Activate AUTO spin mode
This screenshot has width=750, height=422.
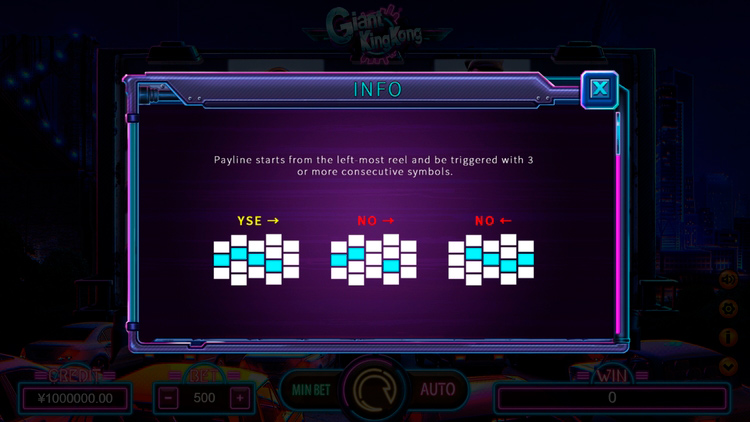[437, 389]
